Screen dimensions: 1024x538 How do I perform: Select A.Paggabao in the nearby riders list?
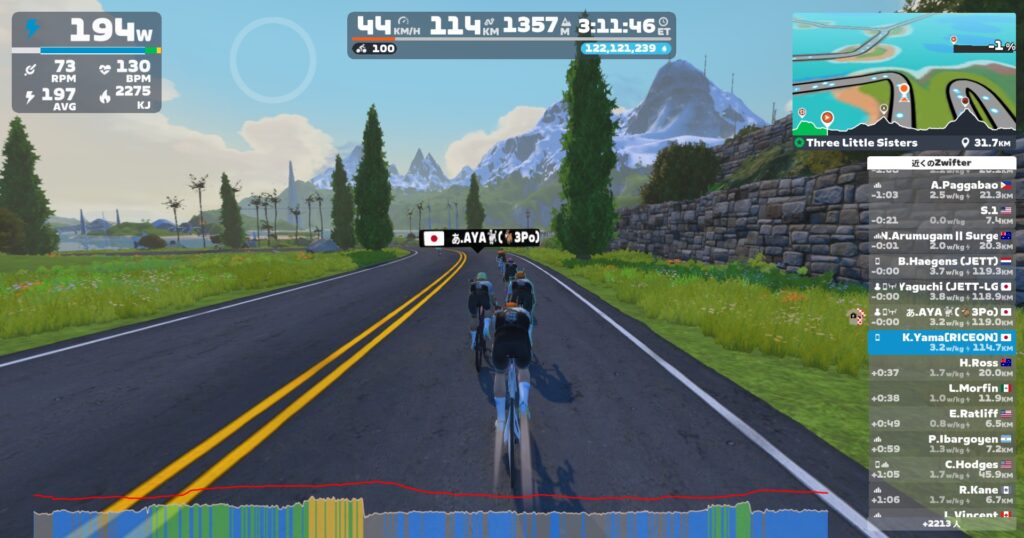(940, 190)
